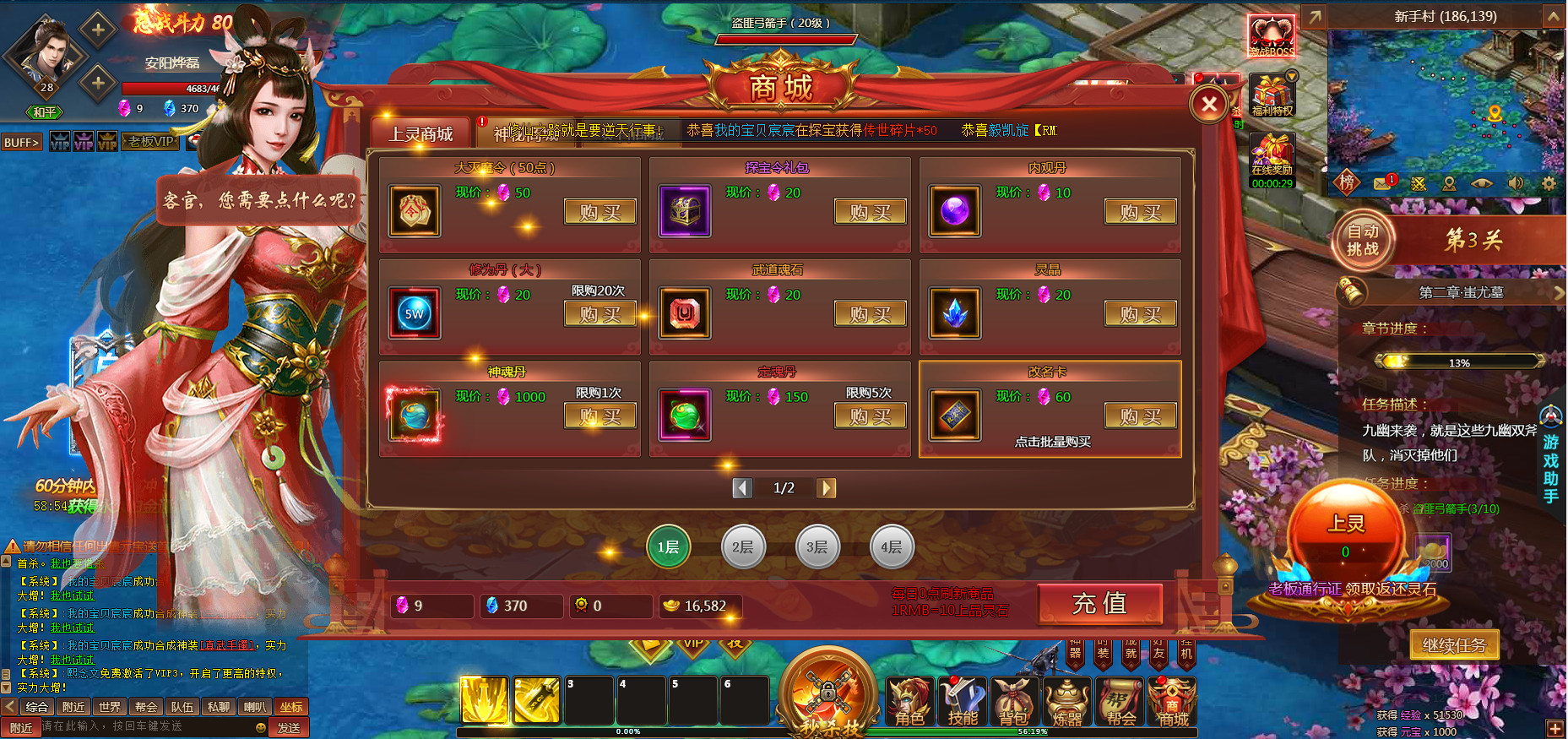This screenshot has width=1568, height=739.
Task: Buy the 改名卡 rename card
Action: click(1140, 416)
